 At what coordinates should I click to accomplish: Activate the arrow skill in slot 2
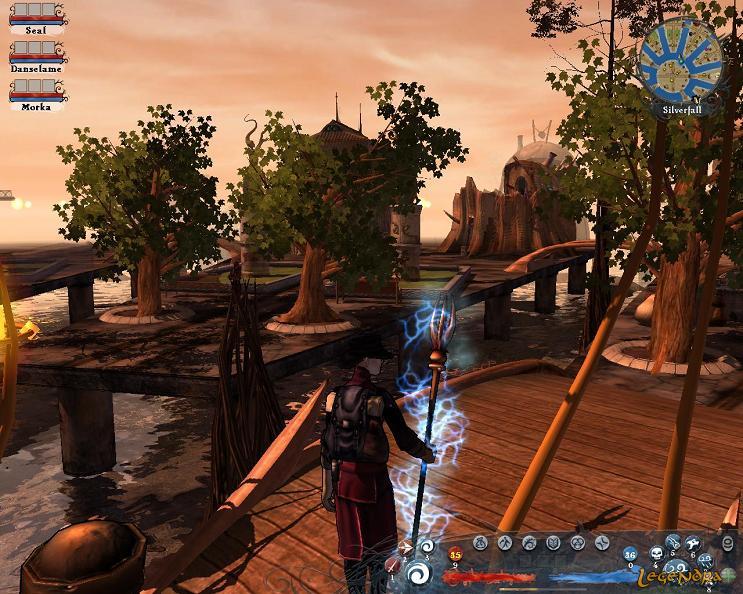[406, 548]
